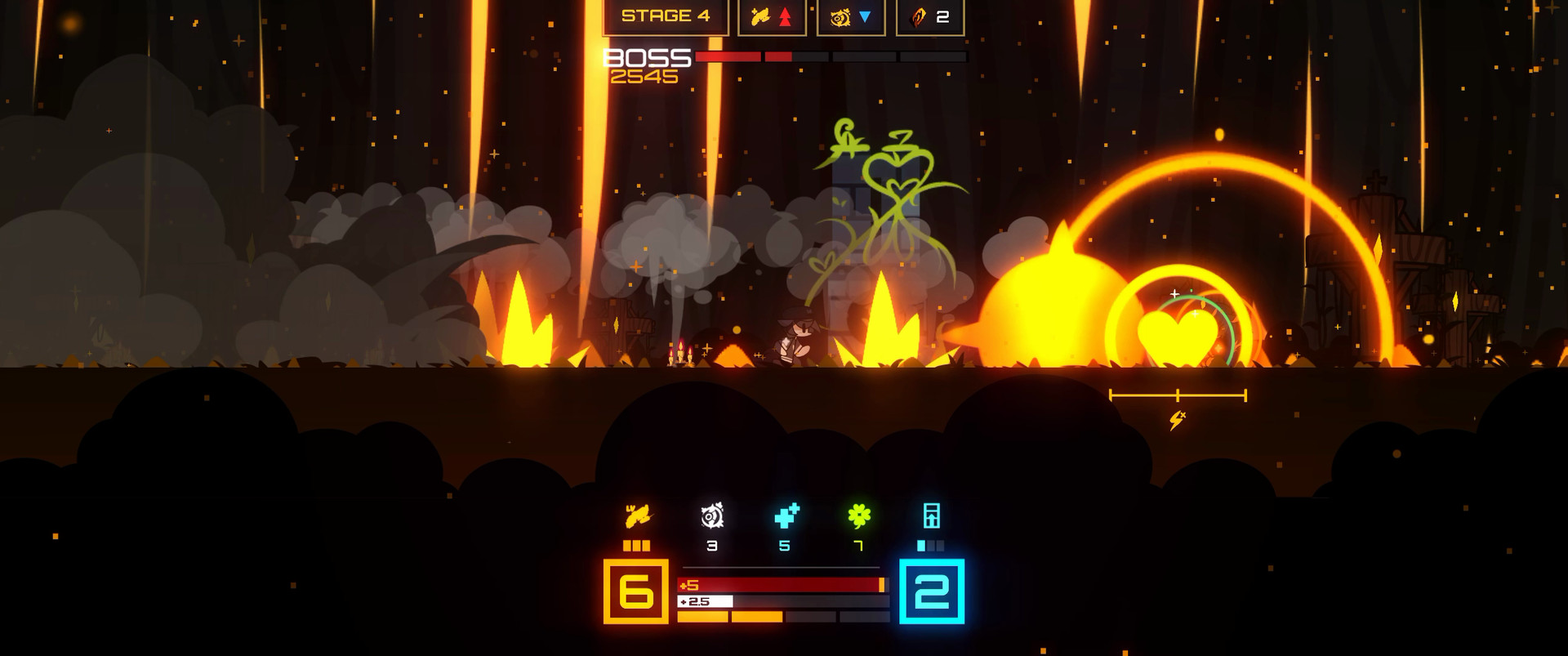The image size is (1568, 656).
Task: Click the cyan double-plus healing icon
Action: [786, 516]
